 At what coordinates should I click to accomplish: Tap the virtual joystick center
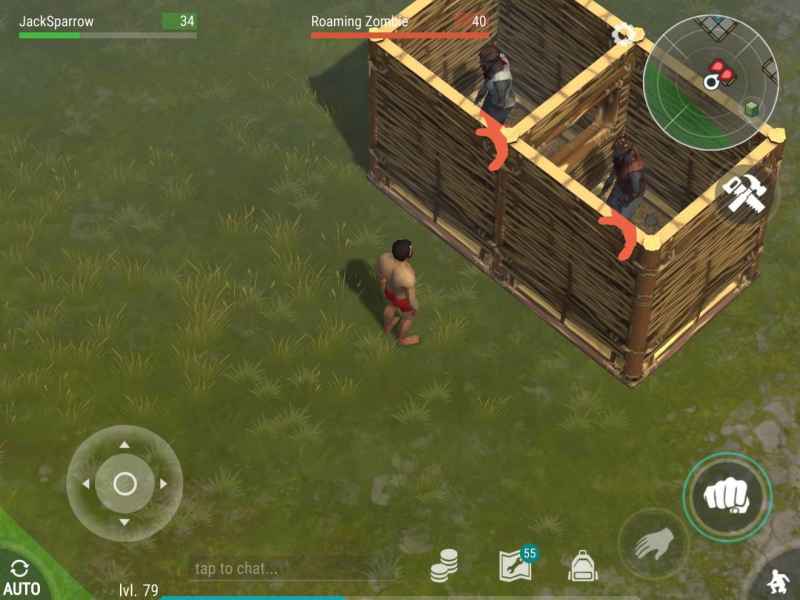(x=124, y=484)
